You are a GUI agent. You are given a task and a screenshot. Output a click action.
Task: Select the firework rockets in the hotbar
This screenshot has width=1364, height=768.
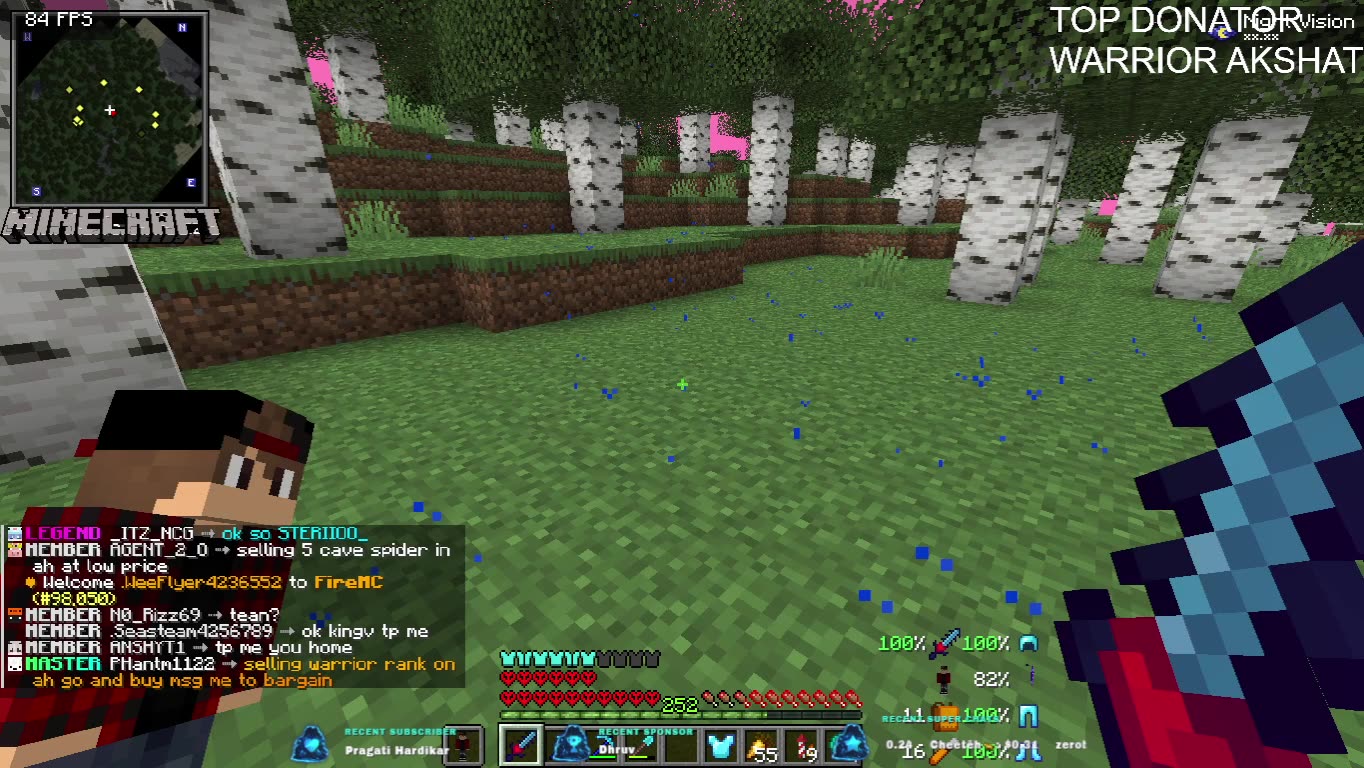(802, 748)
